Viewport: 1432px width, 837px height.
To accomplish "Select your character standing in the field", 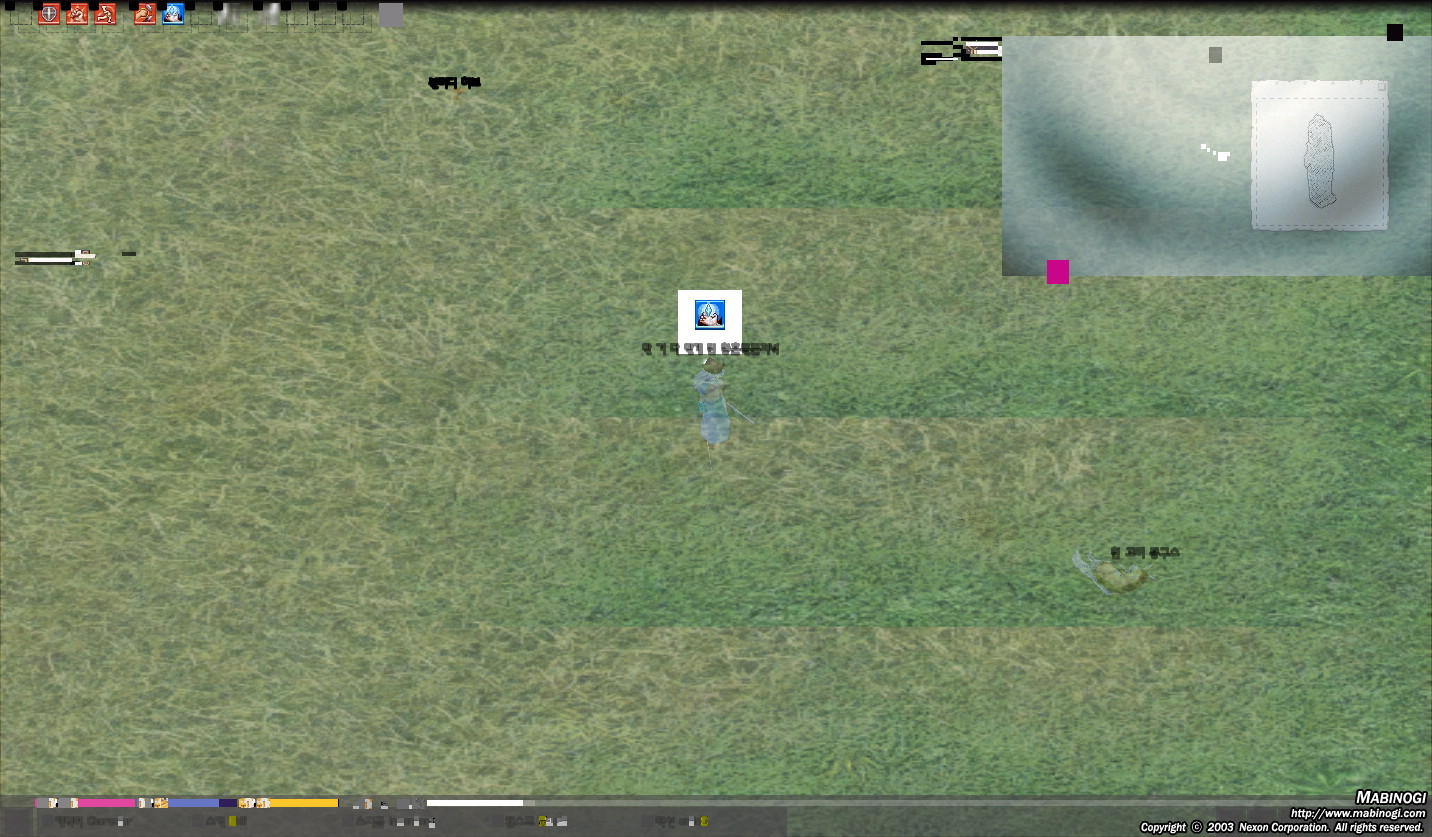I will (710, 405).
